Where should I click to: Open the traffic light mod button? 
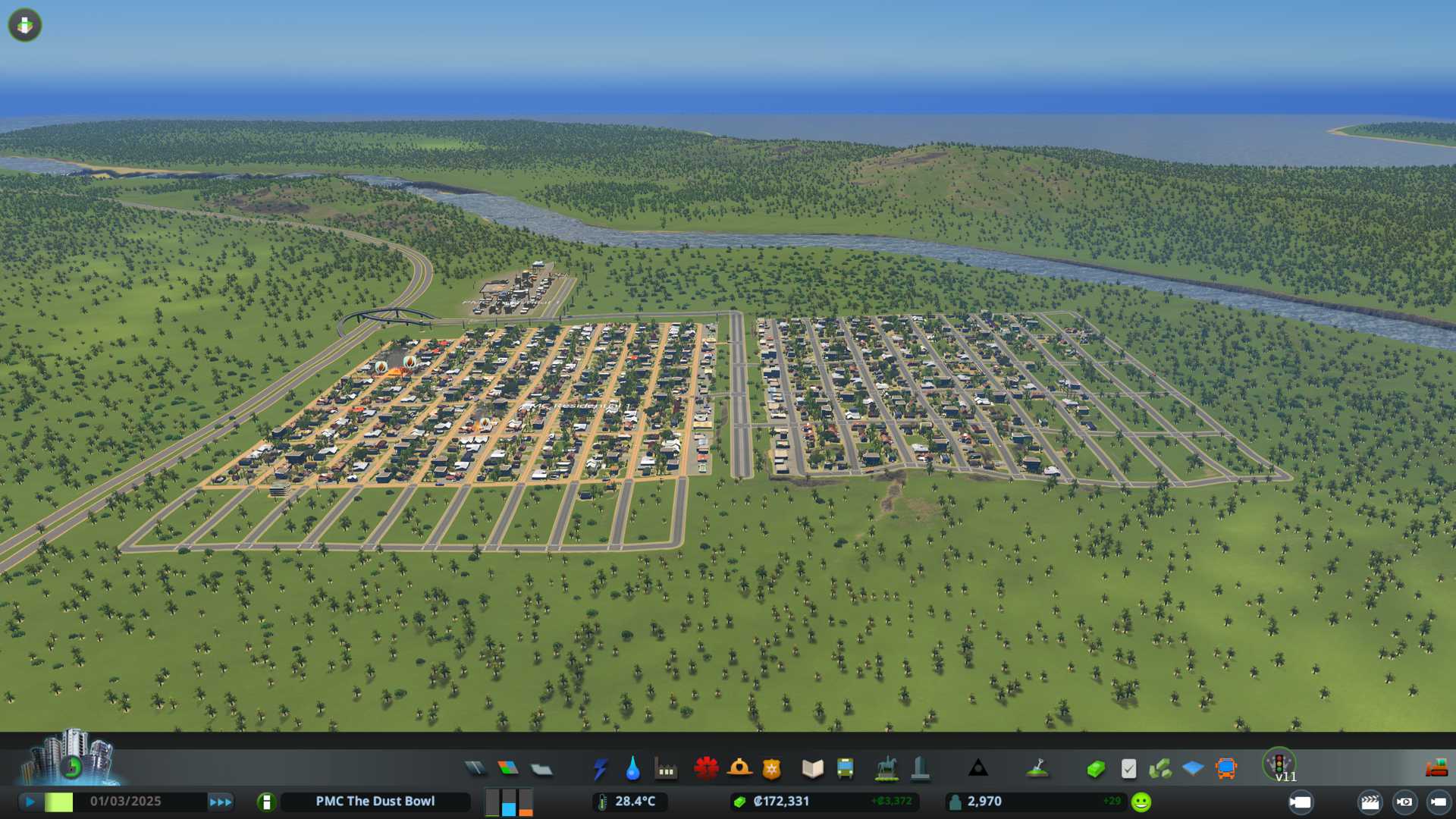[x=1279, y=764]
